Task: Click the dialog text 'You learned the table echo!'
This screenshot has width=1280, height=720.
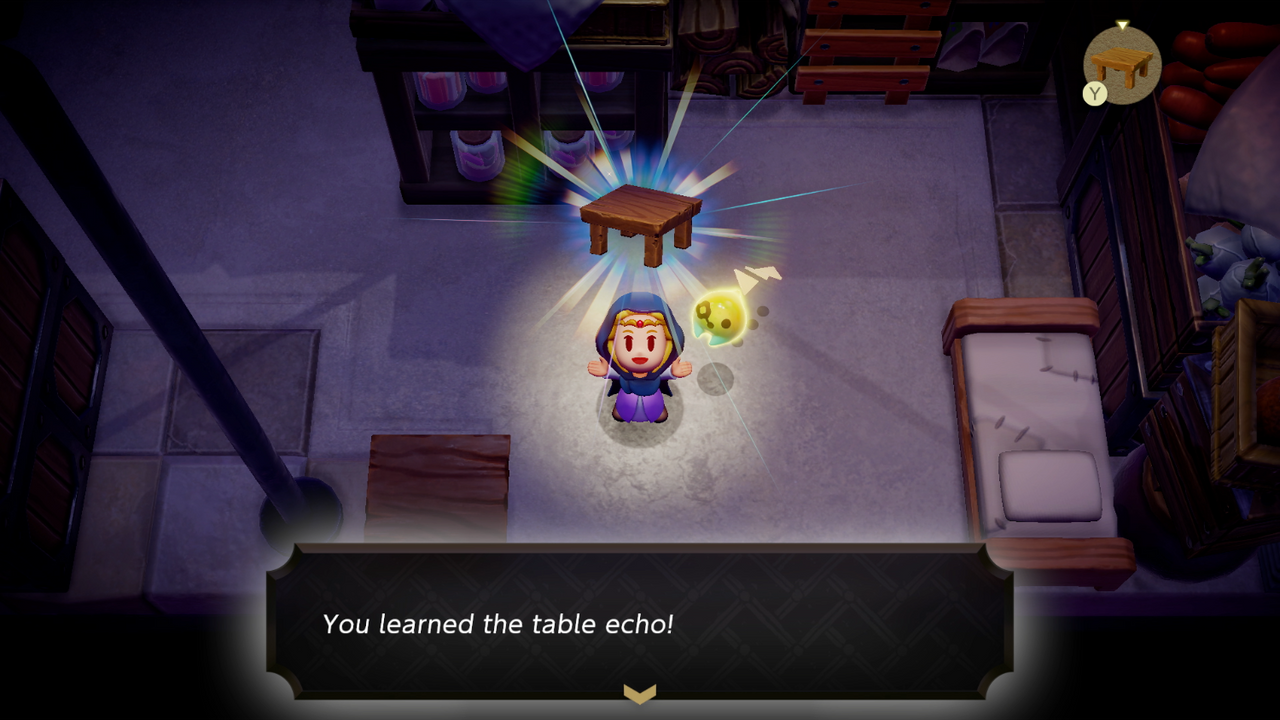Action: click(x=501, y=624)
